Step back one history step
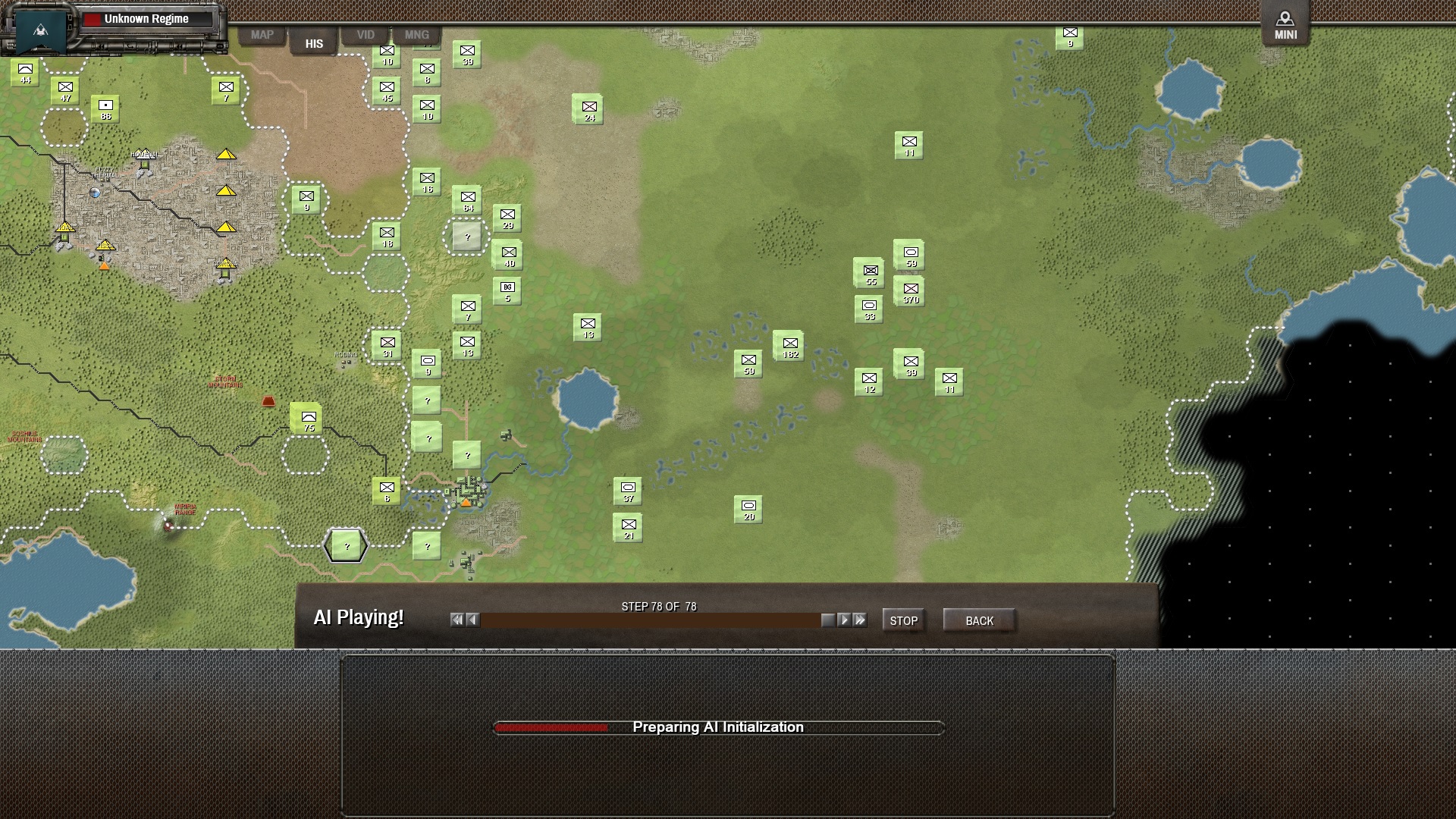The width and height of the screenshot is (1456, 819). pos(472,620)
